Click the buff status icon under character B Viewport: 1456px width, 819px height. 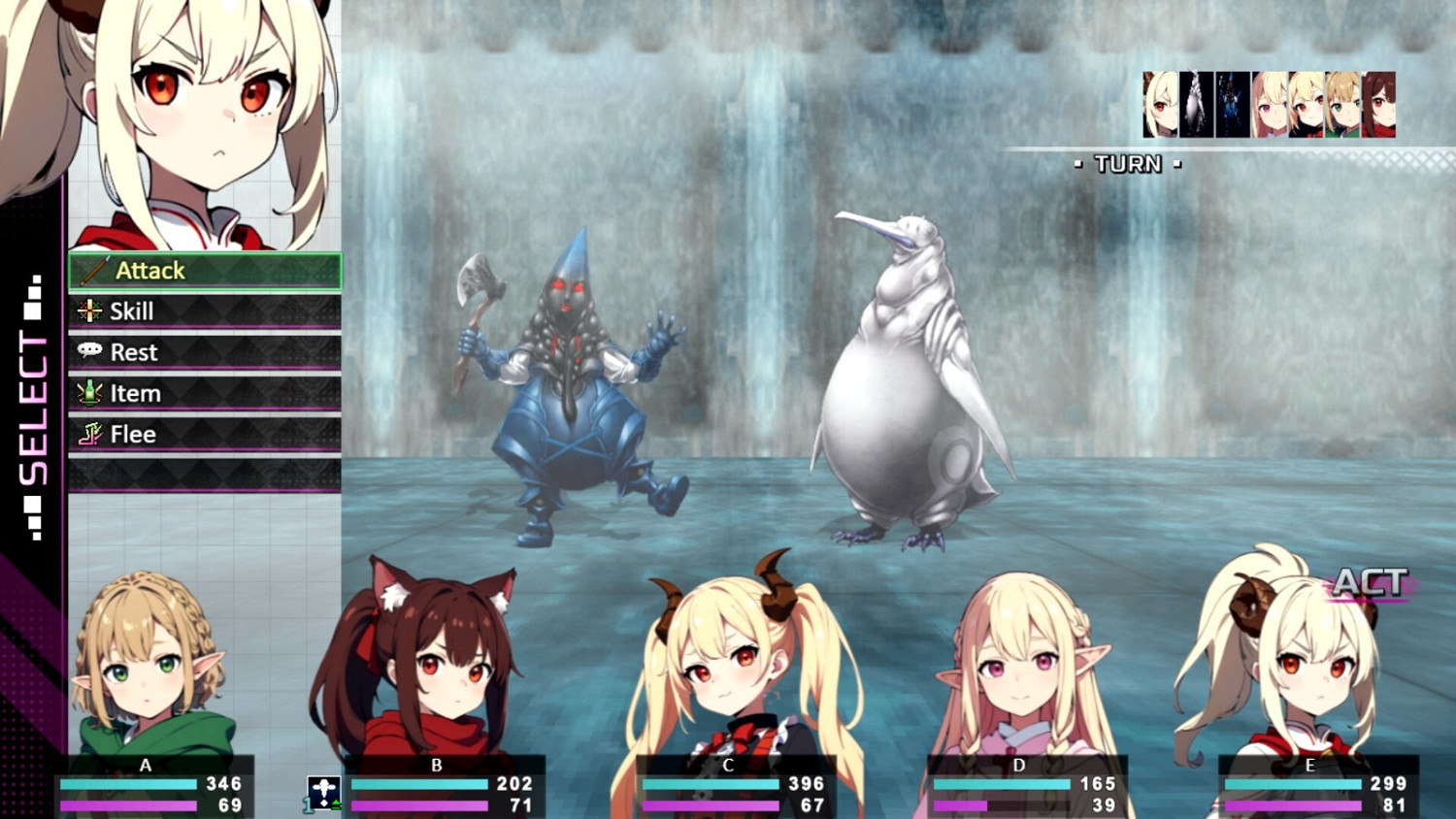pyautogui.click(x=326, y=792)
